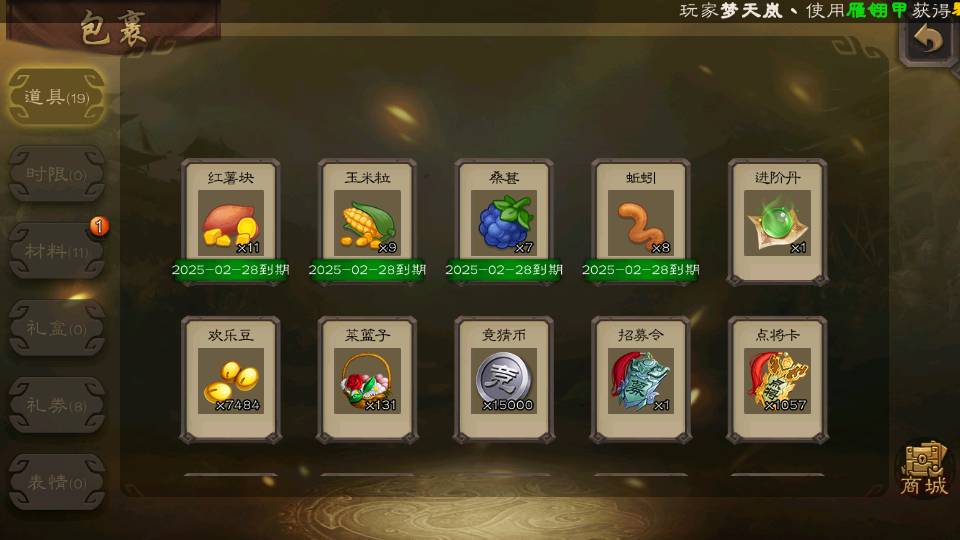Open the 时限 time-limited tab
This screenshot has width=960, height=540.
(x=56, y=174)
